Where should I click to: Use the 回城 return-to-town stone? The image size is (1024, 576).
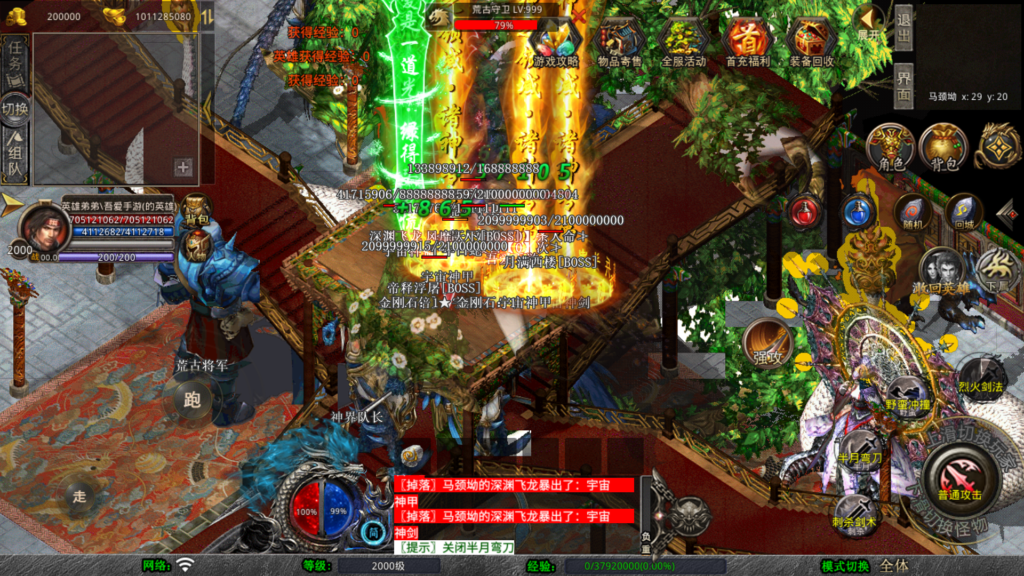pos(963,211)
